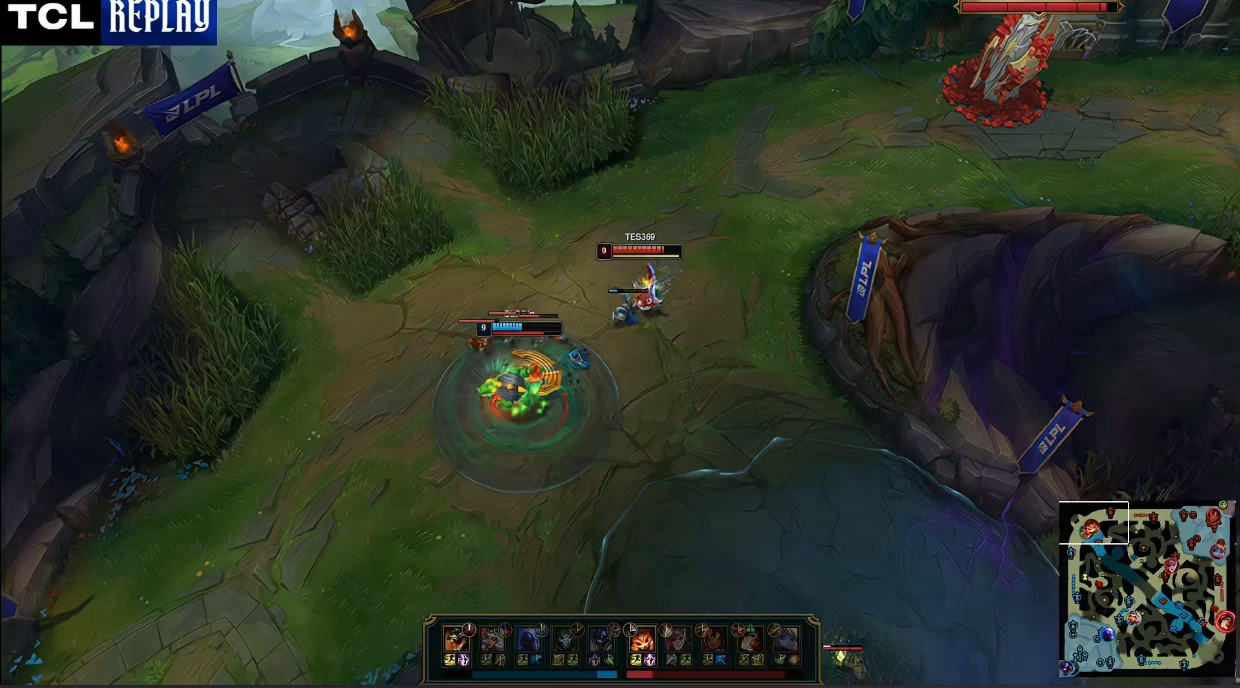Pick the blue hooded champion portrait
Image resolution: width=1240 pixels, height=688 pixels.
pyautogui.click(x=529, y=640)
